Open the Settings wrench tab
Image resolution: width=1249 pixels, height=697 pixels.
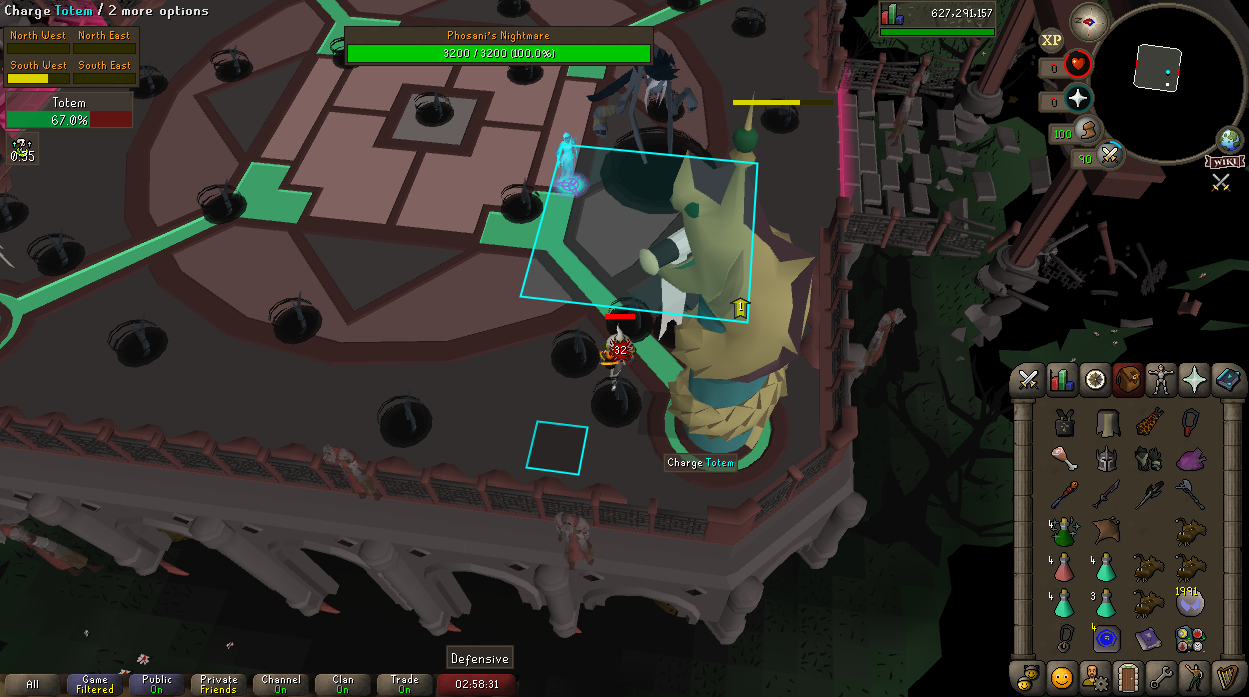[1161, 676]
